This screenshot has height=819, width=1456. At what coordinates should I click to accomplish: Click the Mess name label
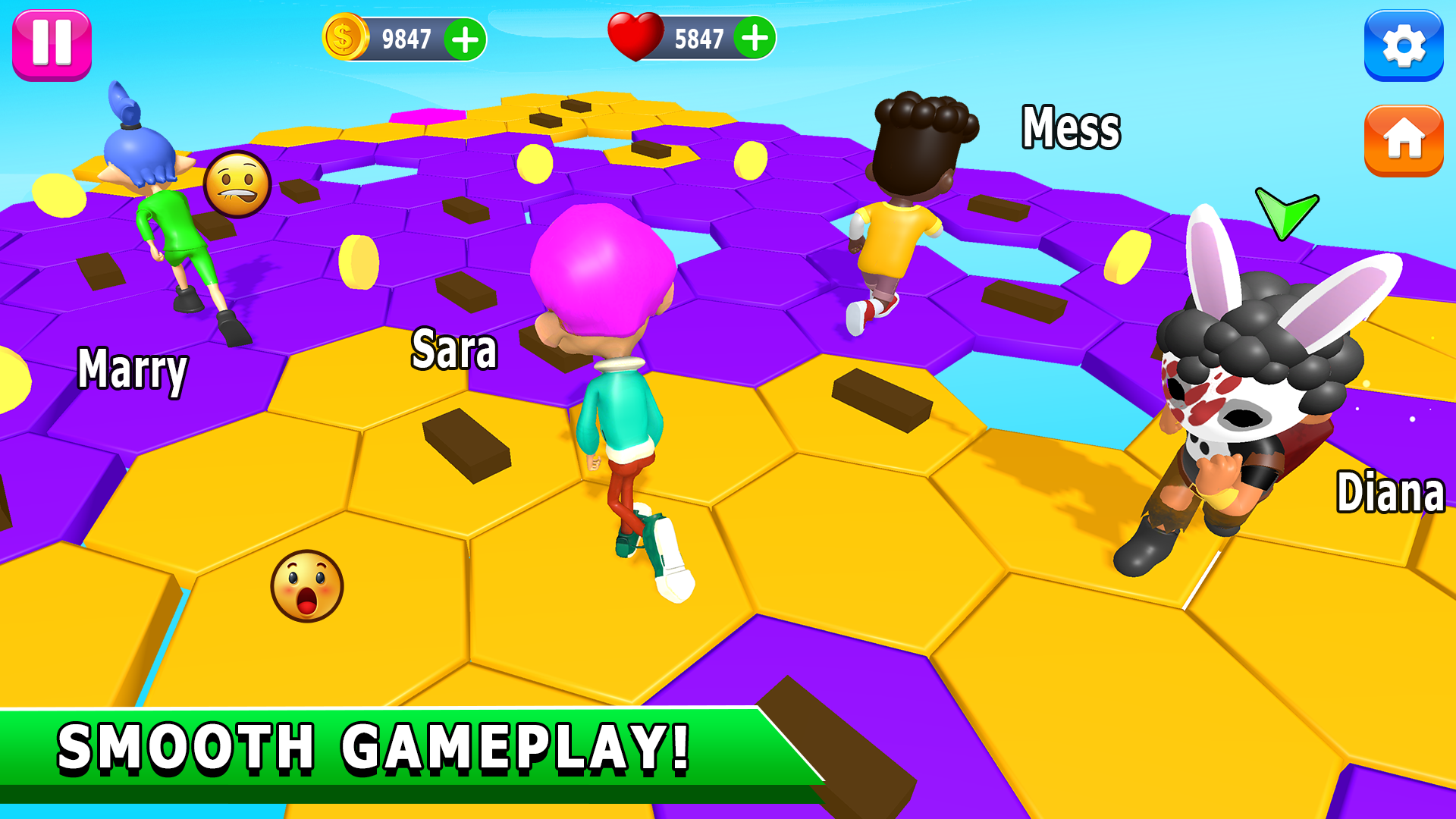pos(1069,125)
